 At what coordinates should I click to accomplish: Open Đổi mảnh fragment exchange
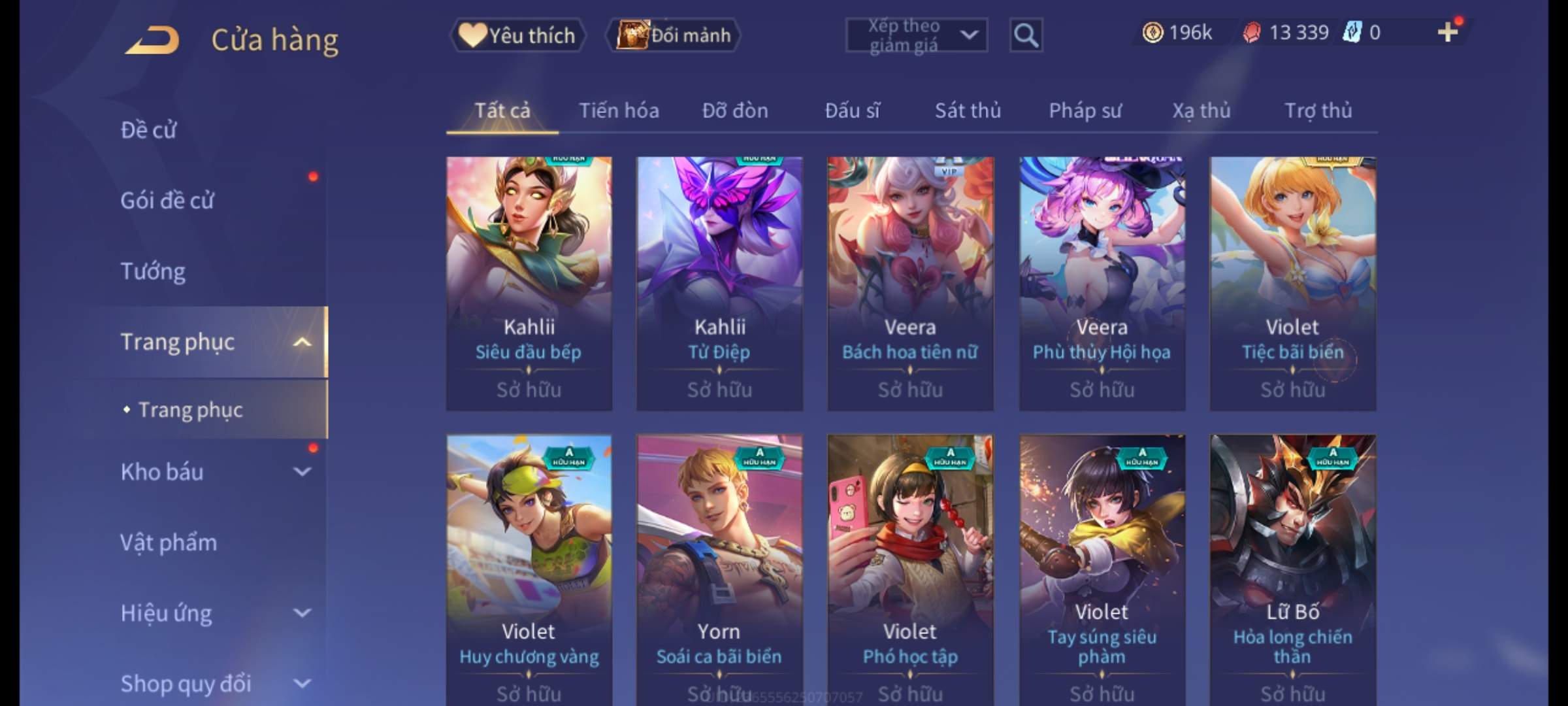pyautogui.click(x=674, y=35)
